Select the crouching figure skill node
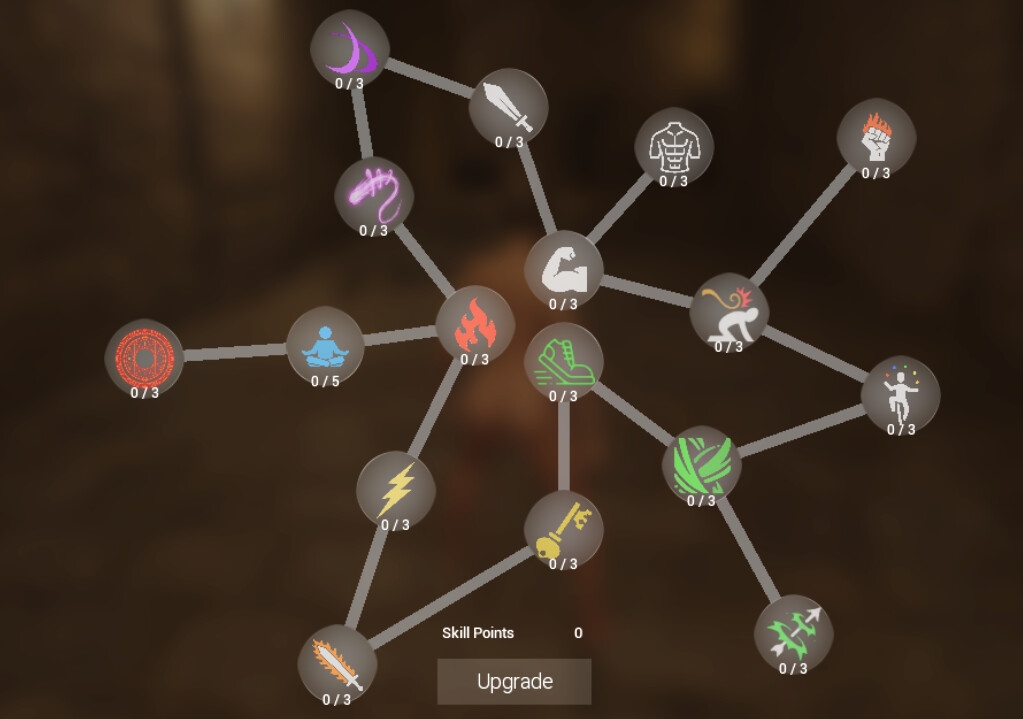1023x719 pixels. click(728, 312)
